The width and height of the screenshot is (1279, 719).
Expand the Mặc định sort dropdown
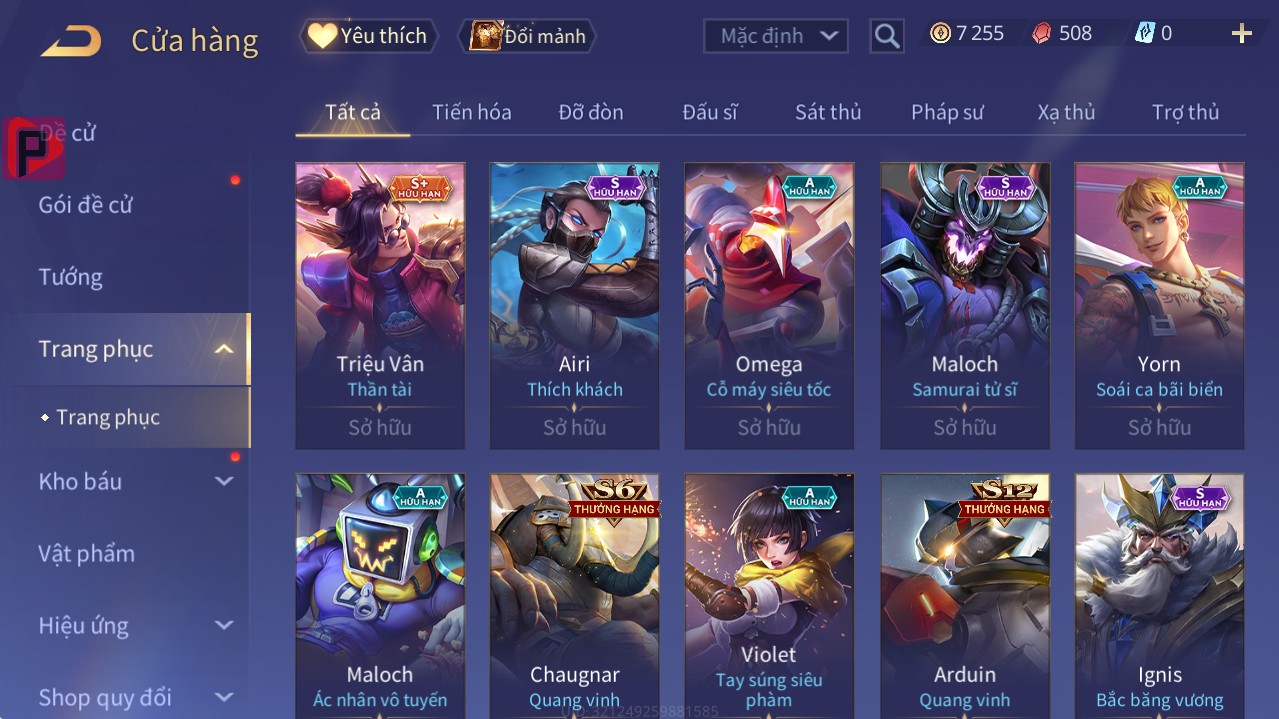tap(776, 36)
